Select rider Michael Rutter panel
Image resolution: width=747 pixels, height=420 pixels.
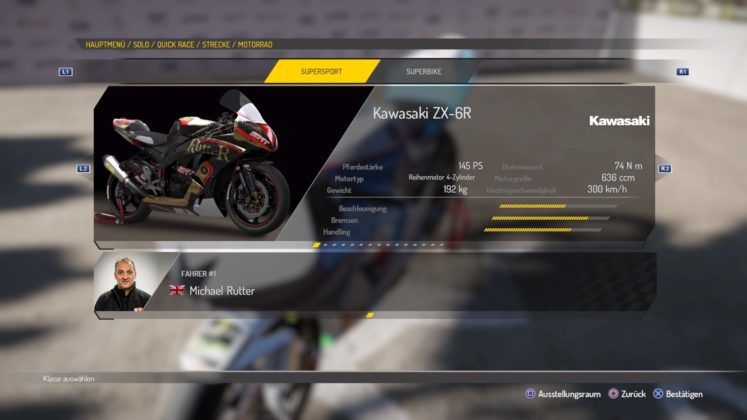375,282
